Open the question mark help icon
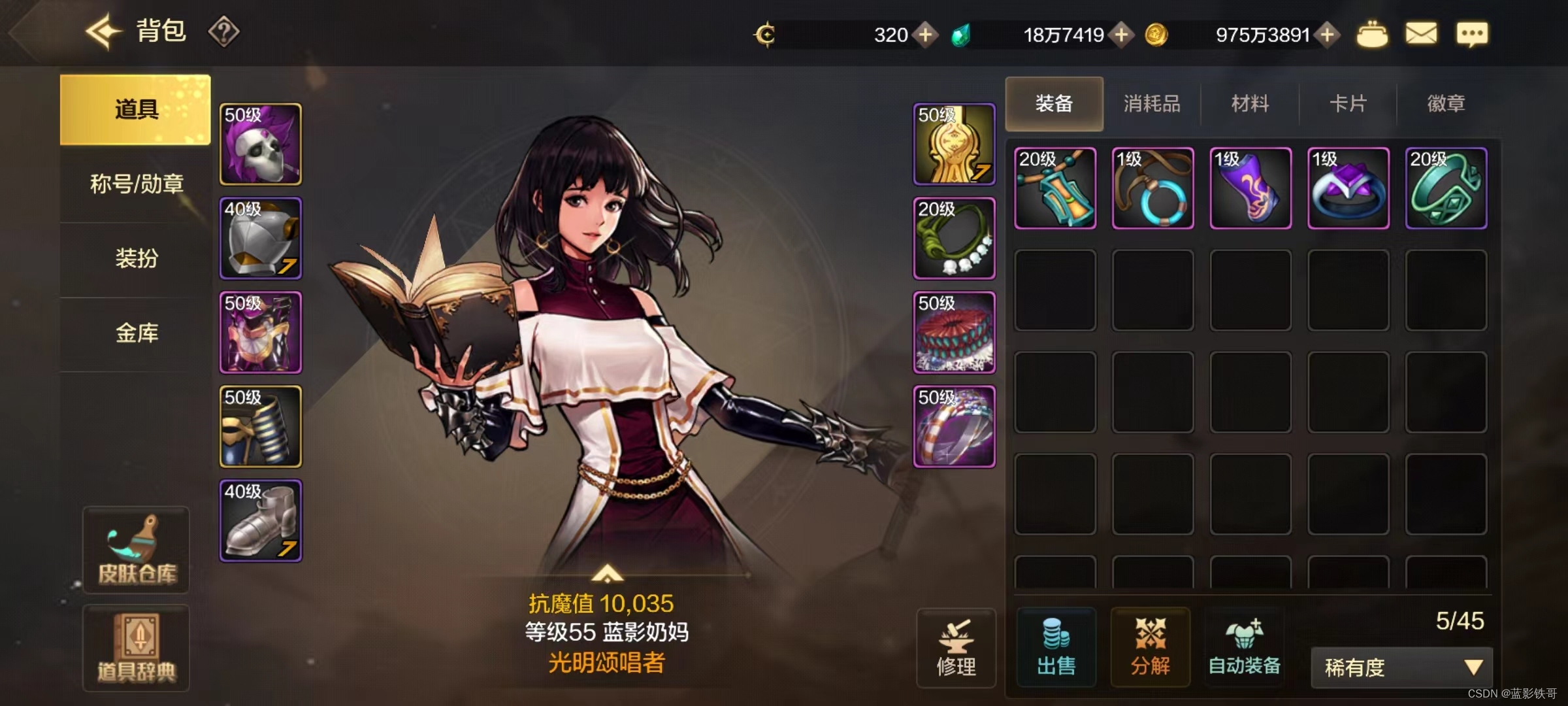Screen dimensions: 1568x706 (223, 31)
